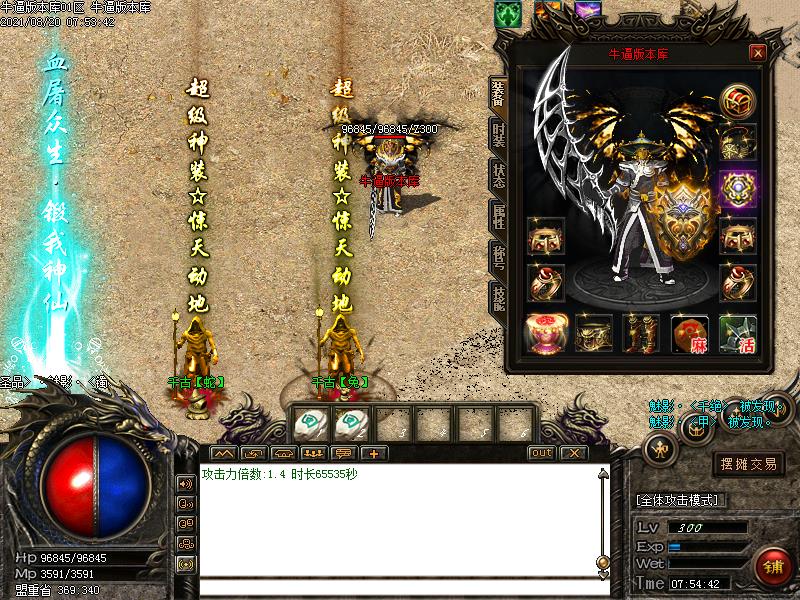Open the 称号 titles tab
This screenshot has width=800, height=600.
(498, 256)
